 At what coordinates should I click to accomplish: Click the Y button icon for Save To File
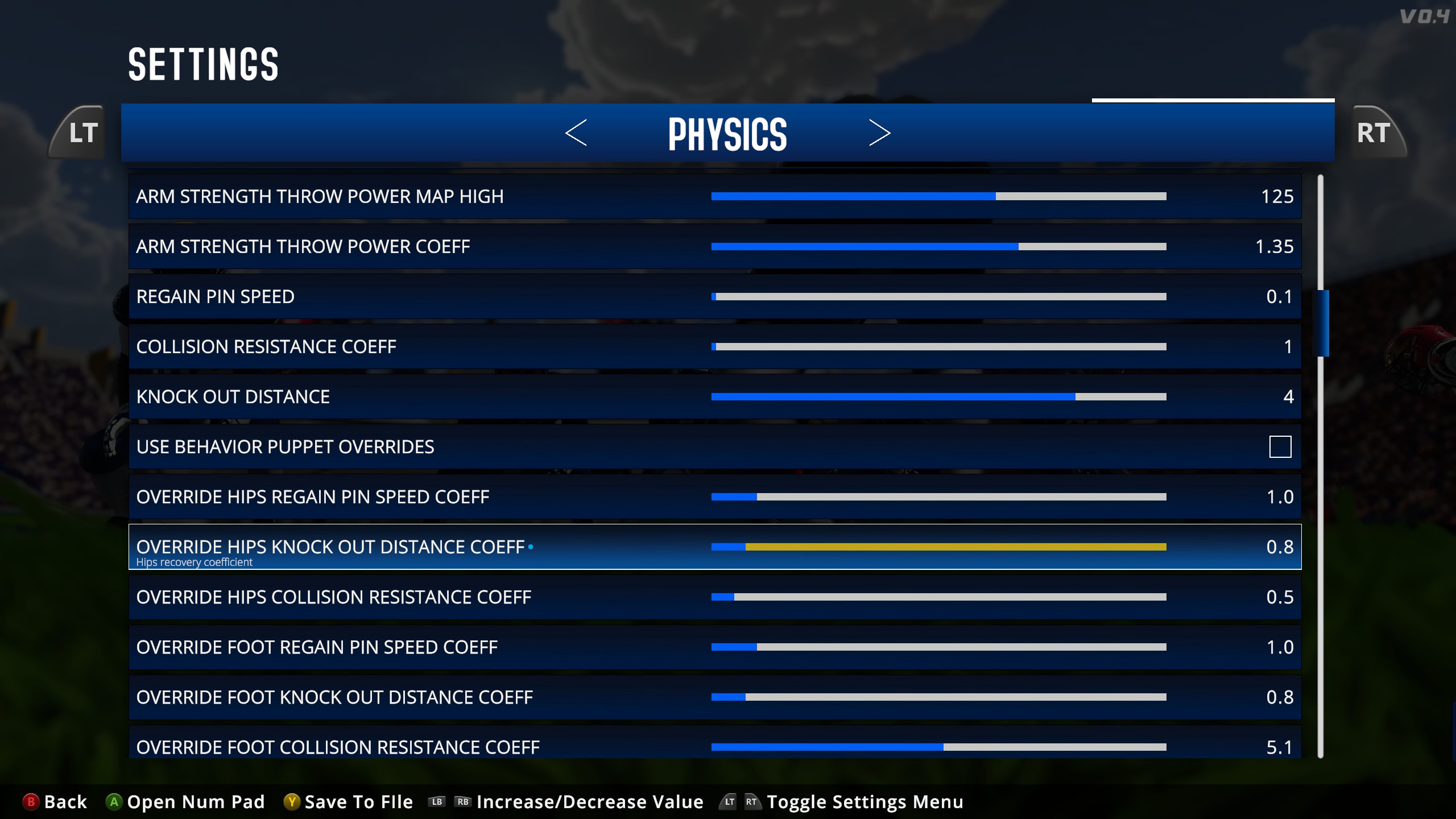[x=292, y=801]
